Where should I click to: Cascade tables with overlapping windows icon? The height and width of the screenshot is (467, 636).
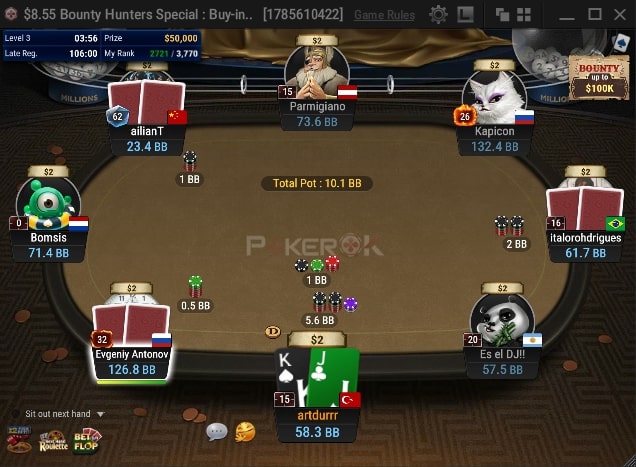pos(502,15)
